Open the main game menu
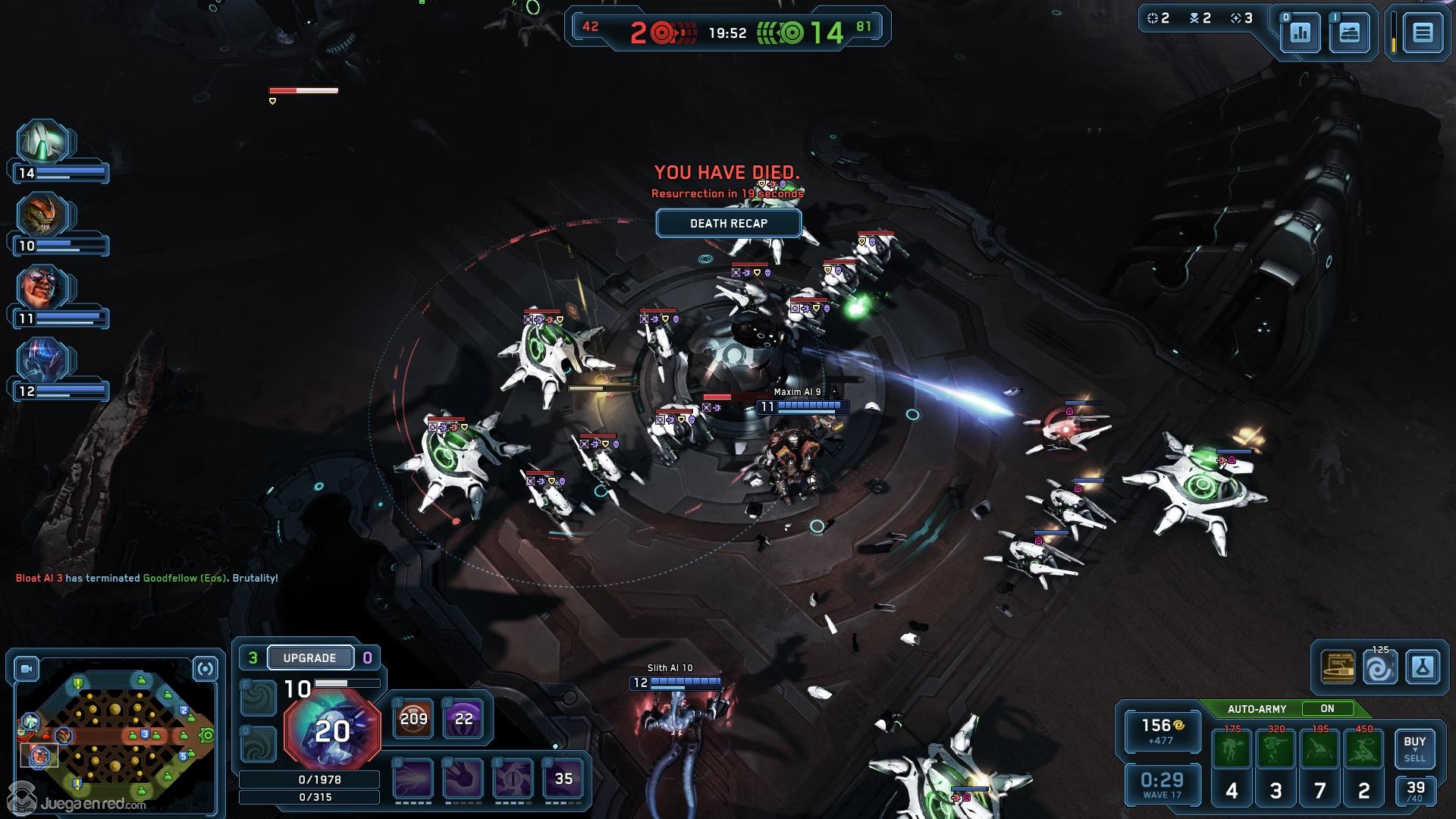 [1422, 33]
